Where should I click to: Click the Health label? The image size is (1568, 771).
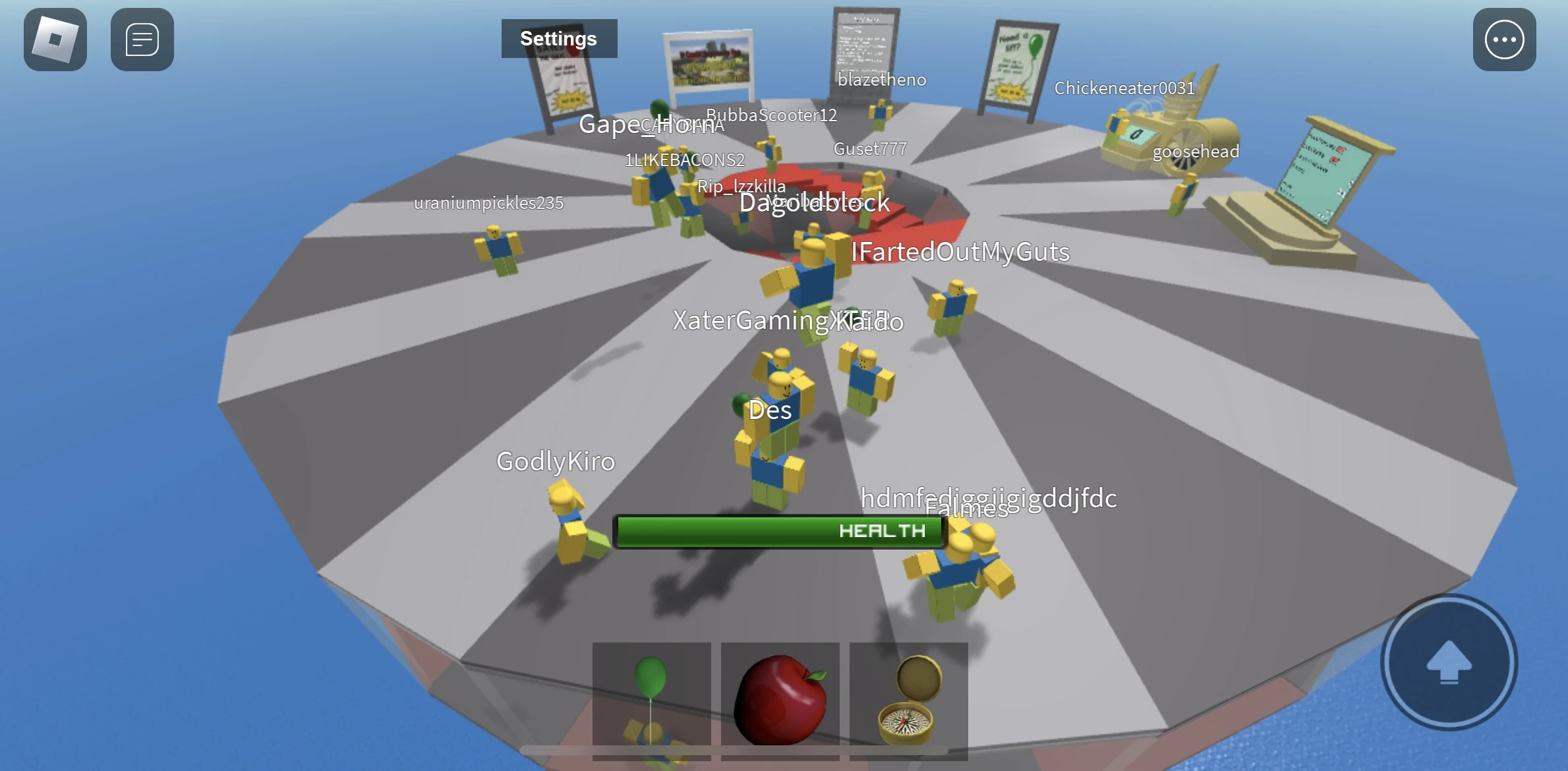pyautogui.click(x=883, y=531)
